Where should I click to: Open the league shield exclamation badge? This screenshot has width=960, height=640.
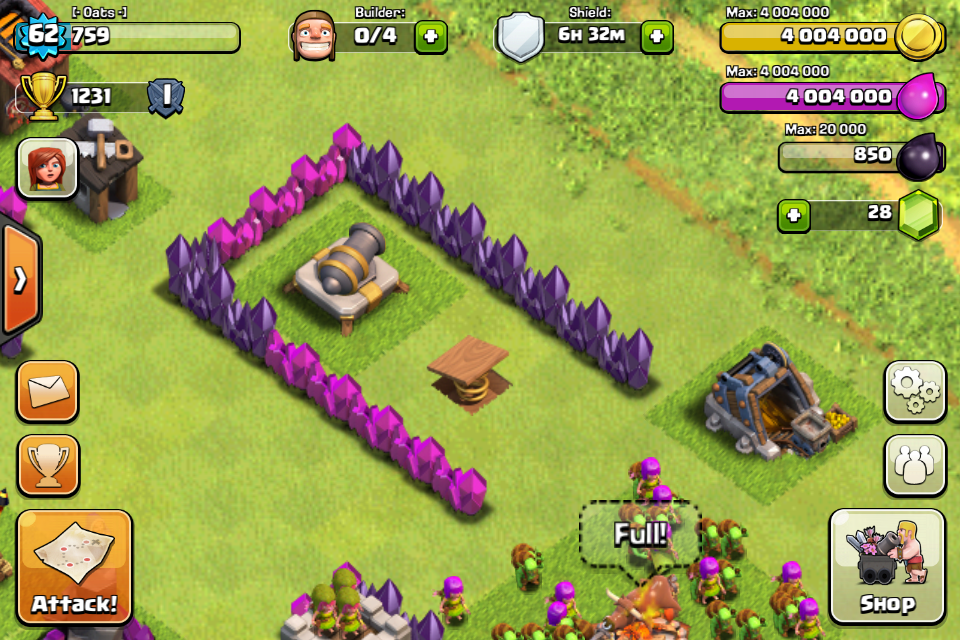pos(165,97)
